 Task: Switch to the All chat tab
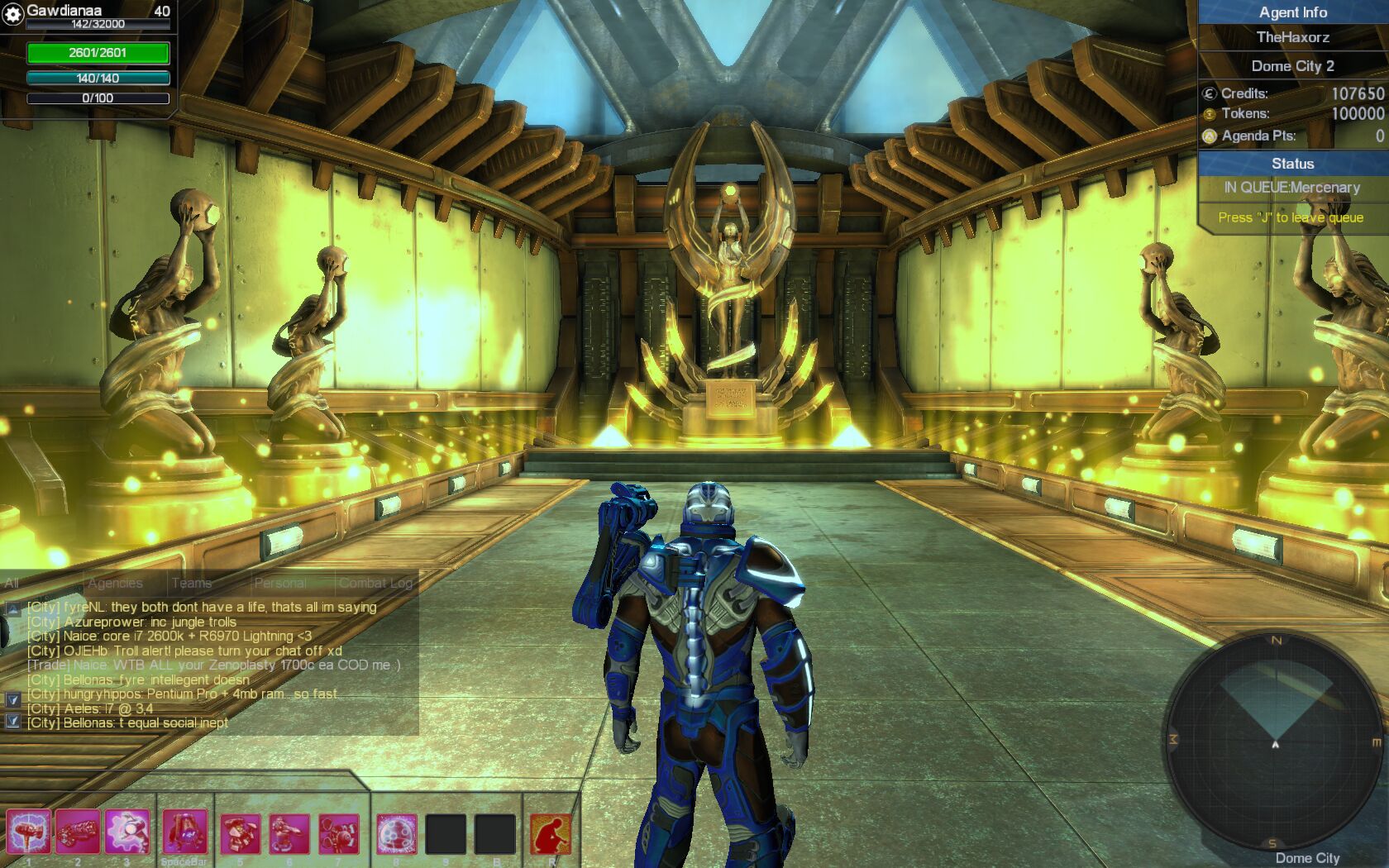pos(12,583)
